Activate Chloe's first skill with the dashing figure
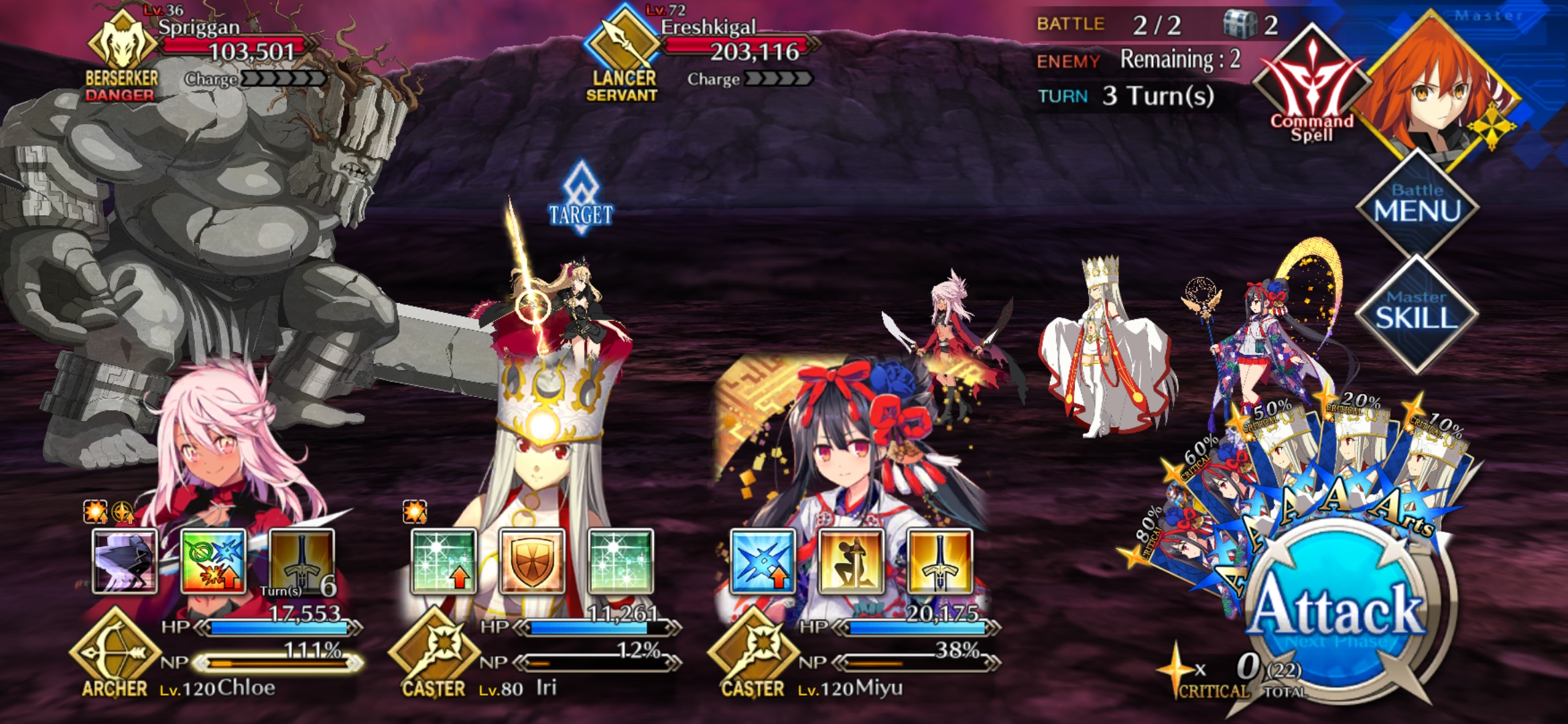The height and width of the screenshot is (724, 1568). (125, 561)
